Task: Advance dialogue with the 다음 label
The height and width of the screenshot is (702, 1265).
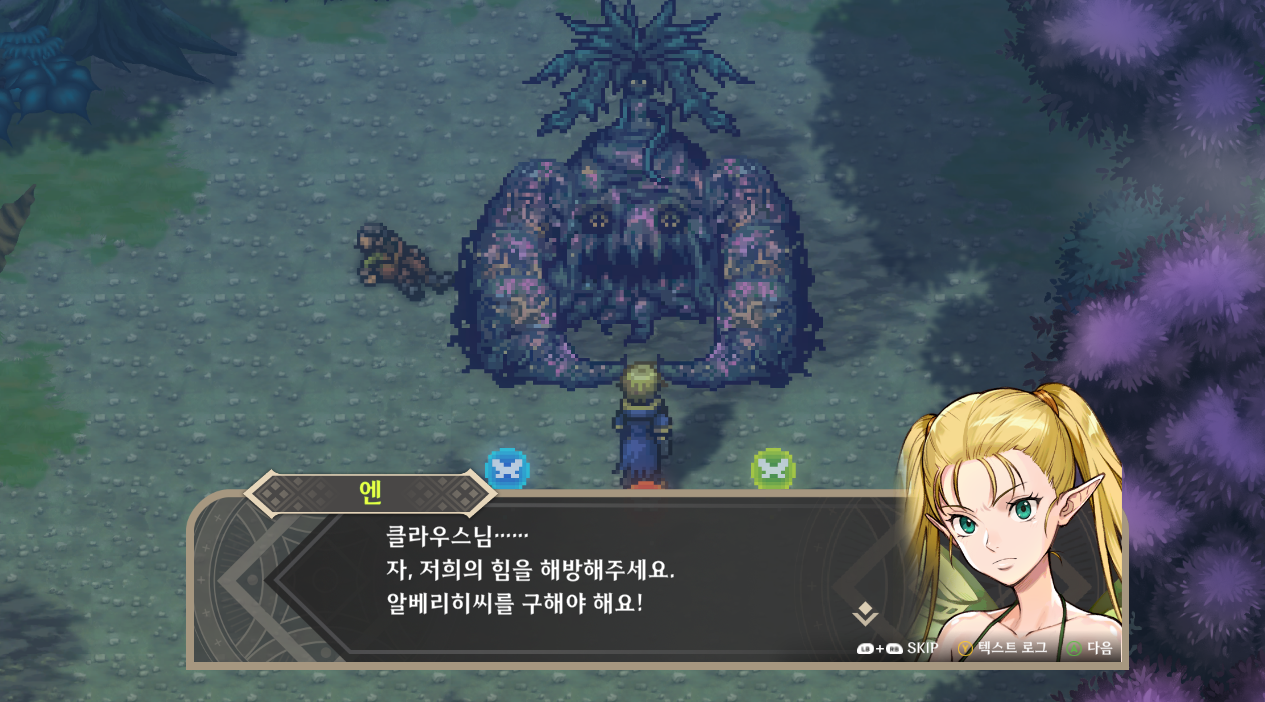Action: (x=1099, y=649)
